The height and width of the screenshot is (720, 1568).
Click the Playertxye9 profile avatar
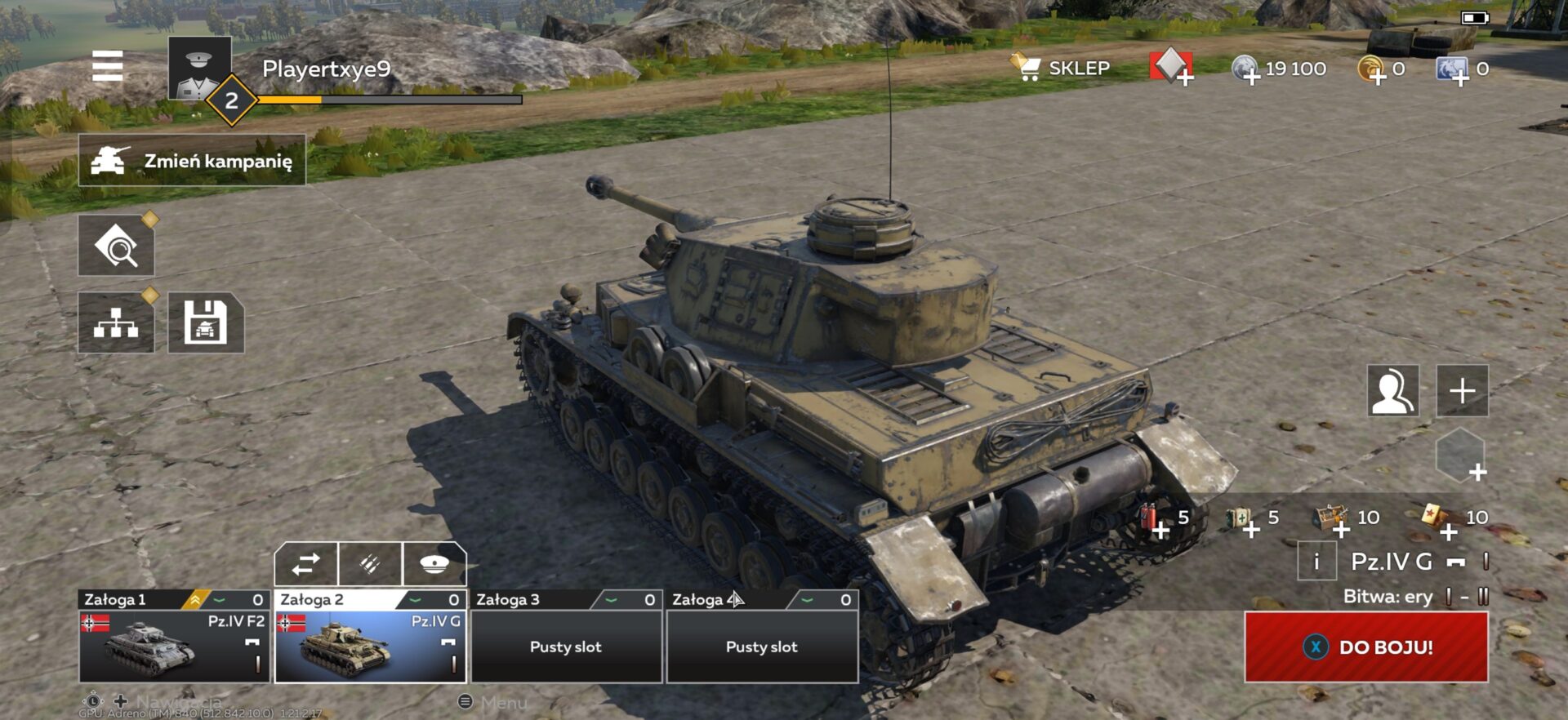click(199, 69)
